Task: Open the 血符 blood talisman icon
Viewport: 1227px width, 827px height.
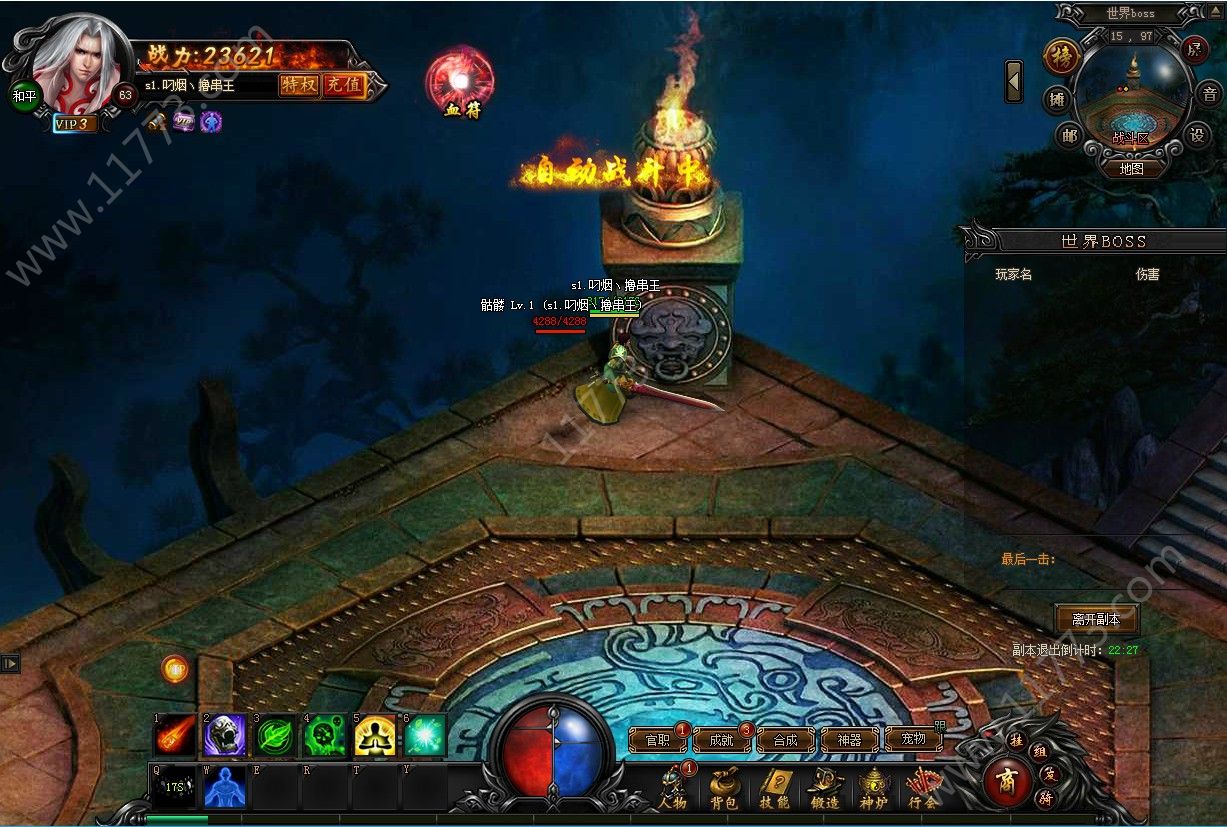Action: coord(460,80)
